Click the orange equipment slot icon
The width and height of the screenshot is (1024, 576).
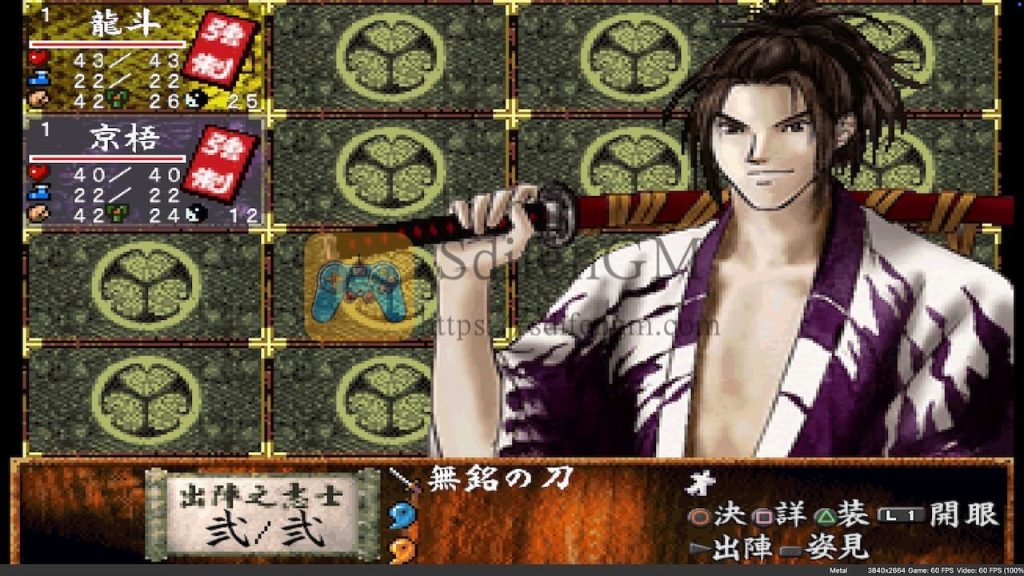coord(402,548)
